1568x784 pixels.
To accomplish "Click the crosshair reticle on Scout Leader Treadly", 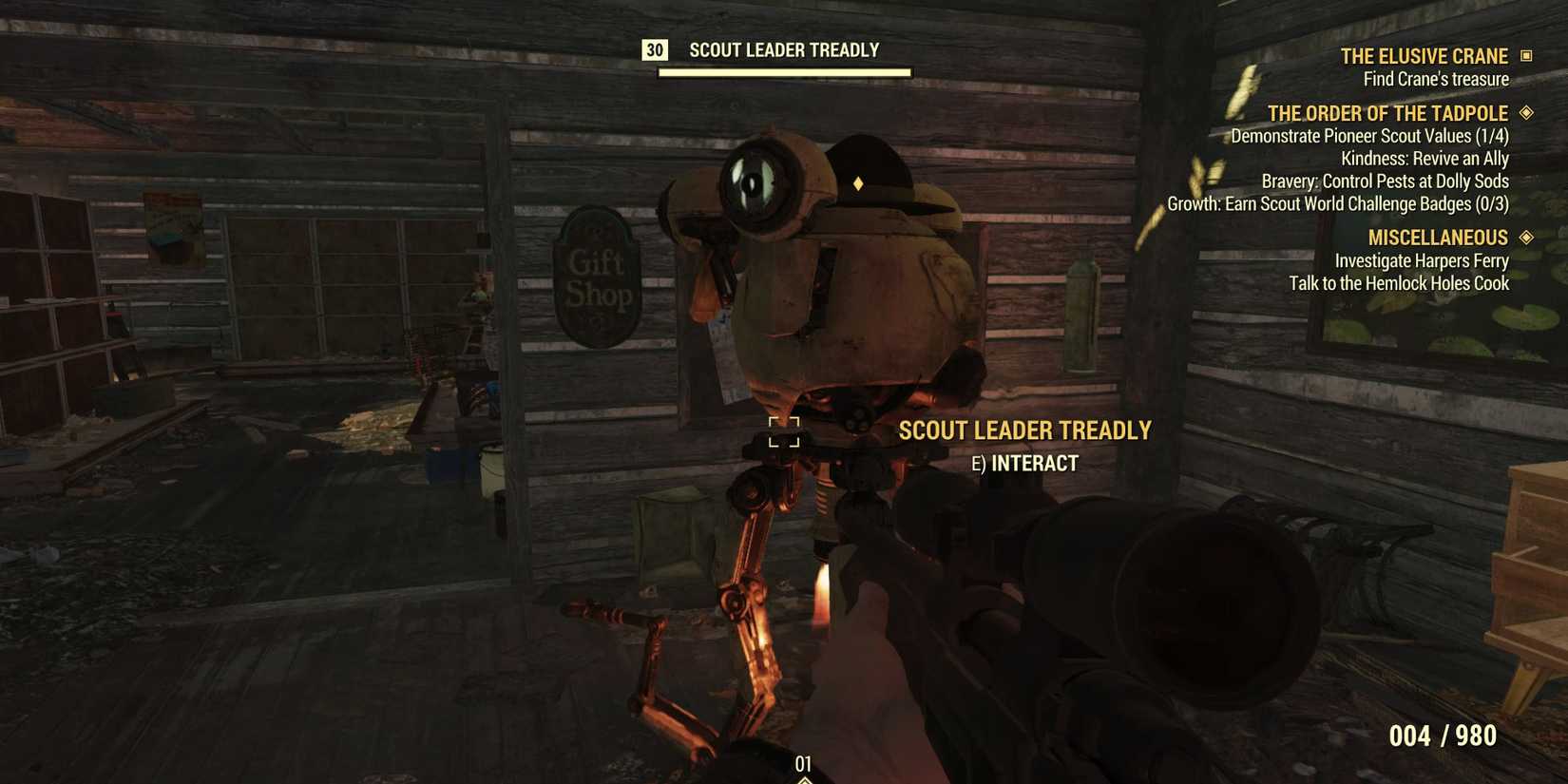I will (784, 433).
